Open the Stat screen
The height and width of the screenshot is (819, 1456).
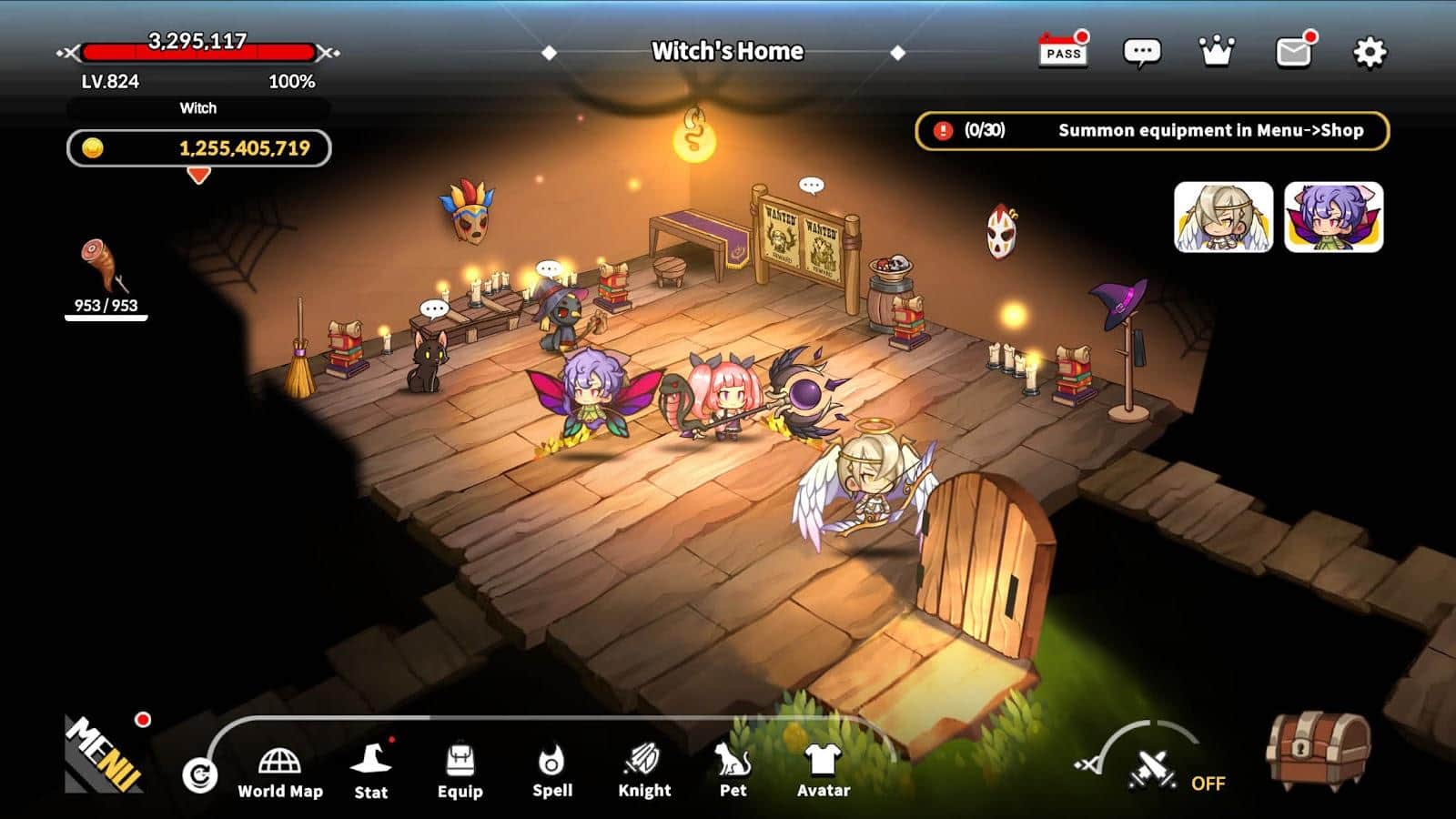tap(371, 772)
